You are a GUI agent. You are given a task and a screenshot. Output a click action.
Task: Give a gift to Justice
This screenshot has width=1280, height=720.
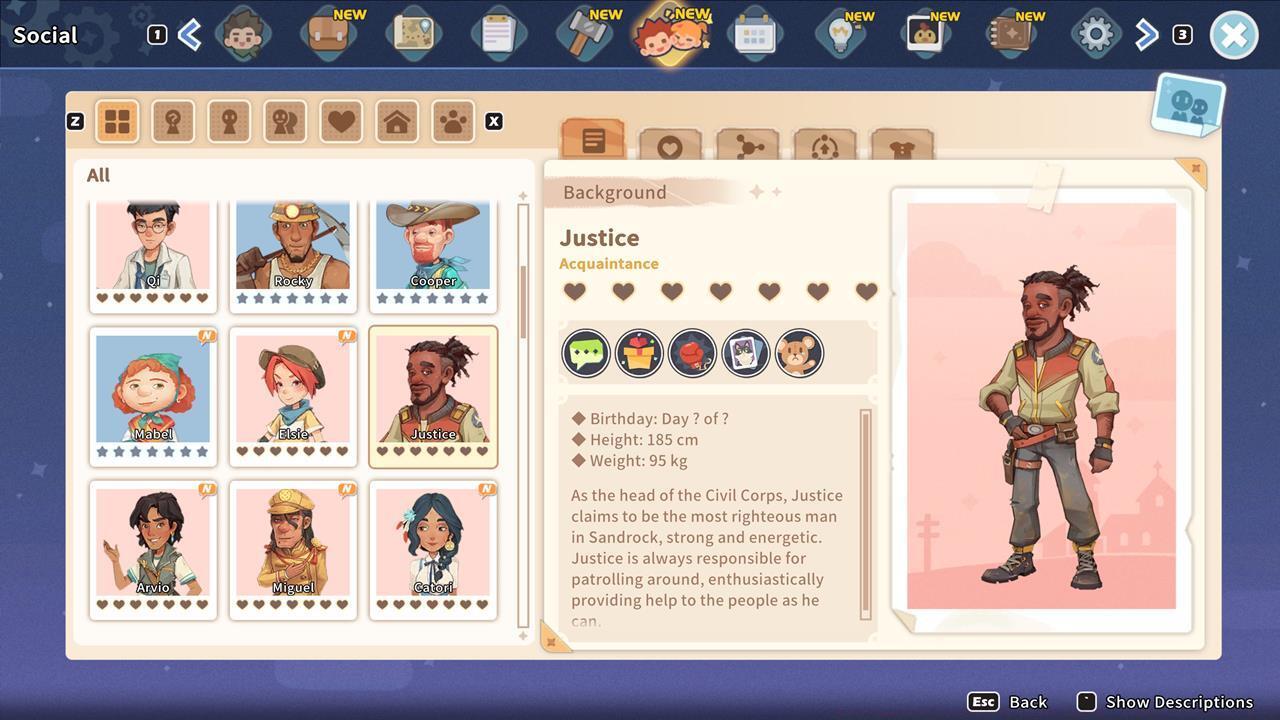[639, 352]
